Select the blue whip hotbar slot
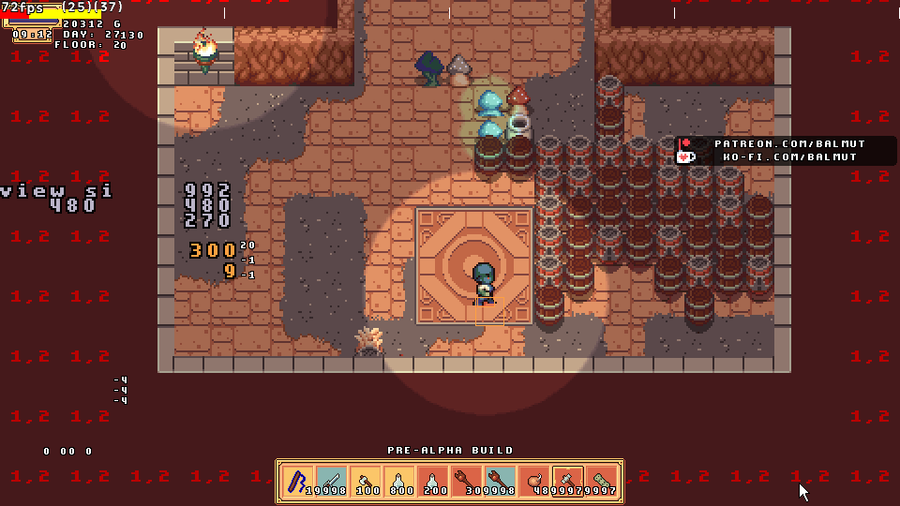 coord(298,482)
